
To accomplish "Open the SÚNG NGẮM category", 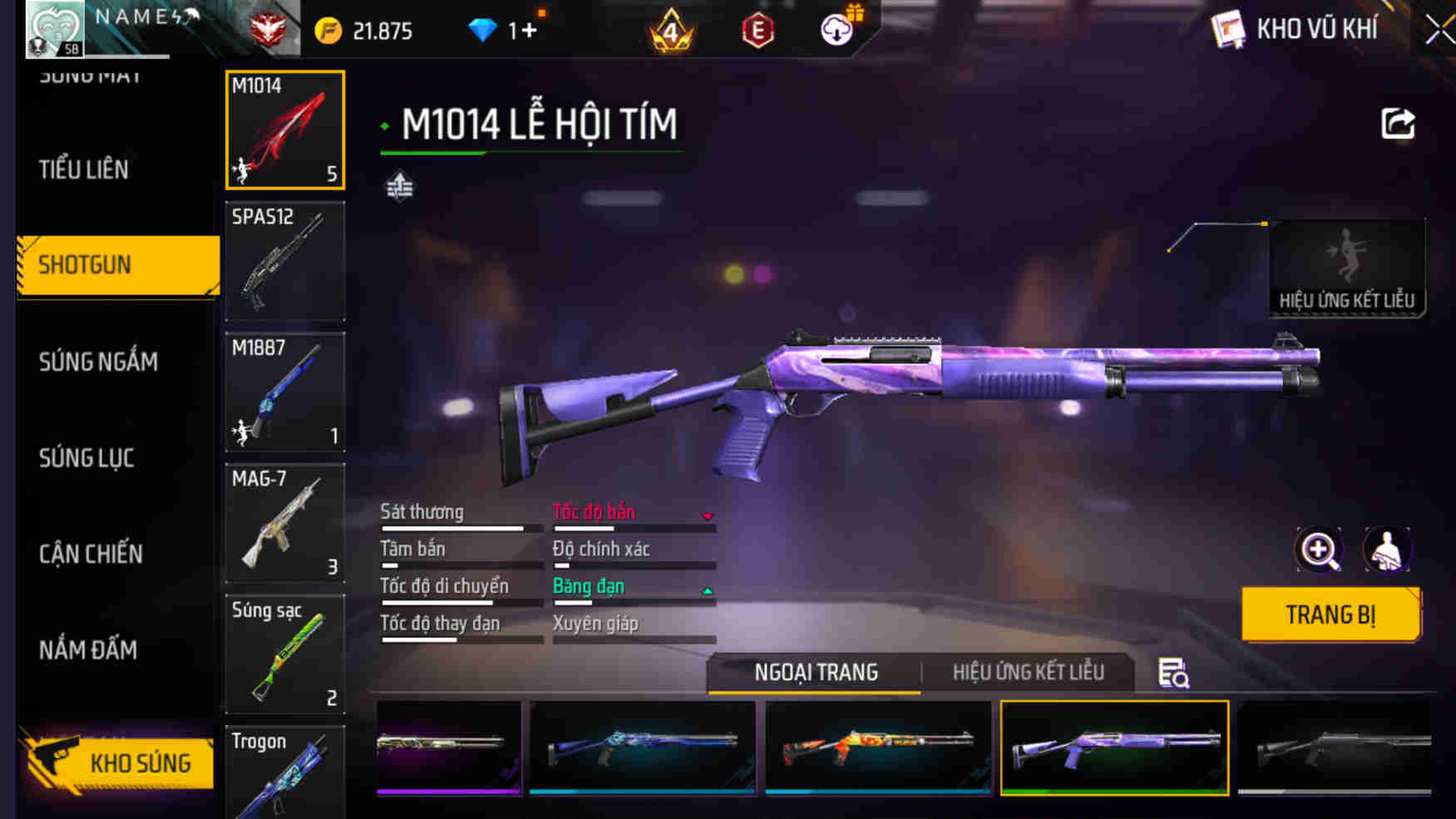I will click(x=98, y=362).
